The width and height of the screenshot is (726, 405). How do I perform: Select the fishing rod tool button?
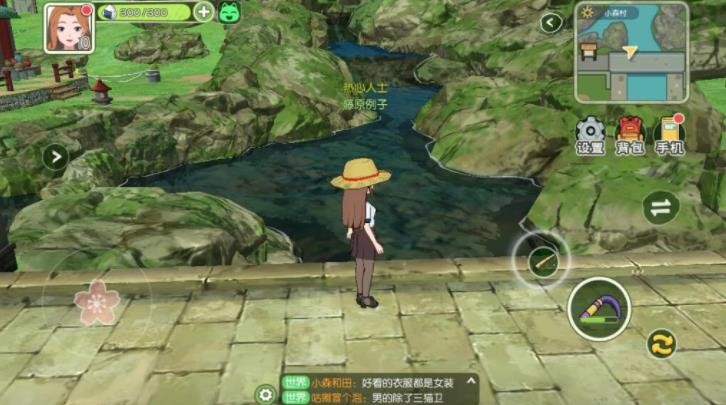[541, 261]
